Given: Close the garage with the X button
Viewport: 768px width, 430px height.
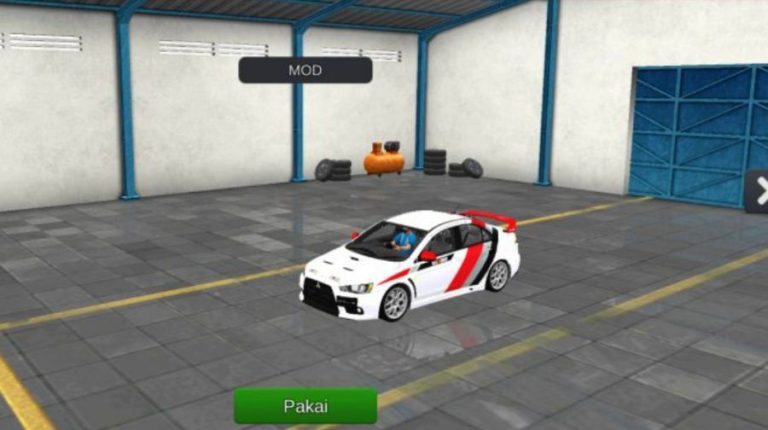Looking at the screenshot, I should tap(759, 191).
